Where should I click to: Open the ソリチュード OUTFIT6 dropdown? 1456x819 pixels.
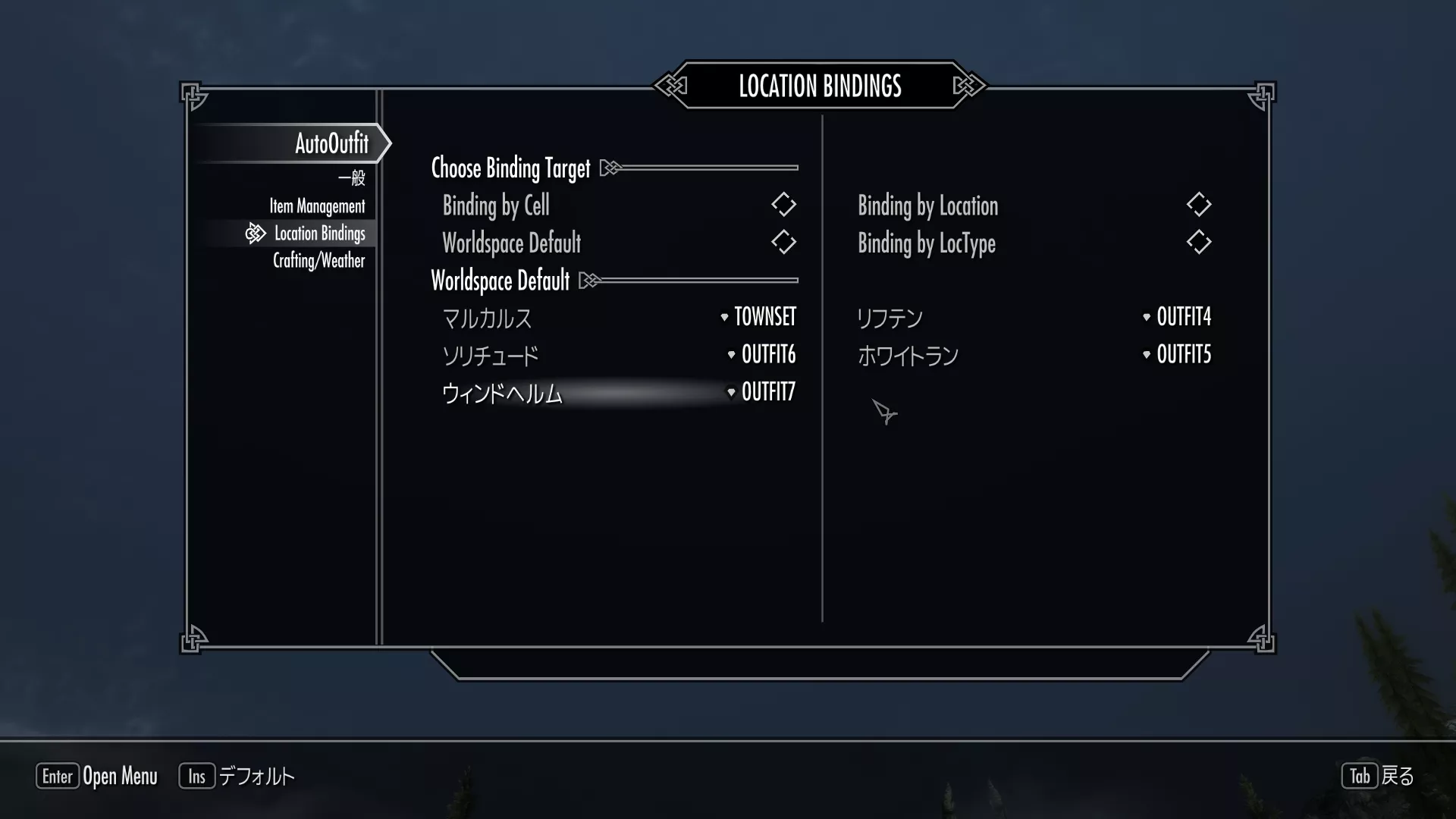tap(762, 354)
